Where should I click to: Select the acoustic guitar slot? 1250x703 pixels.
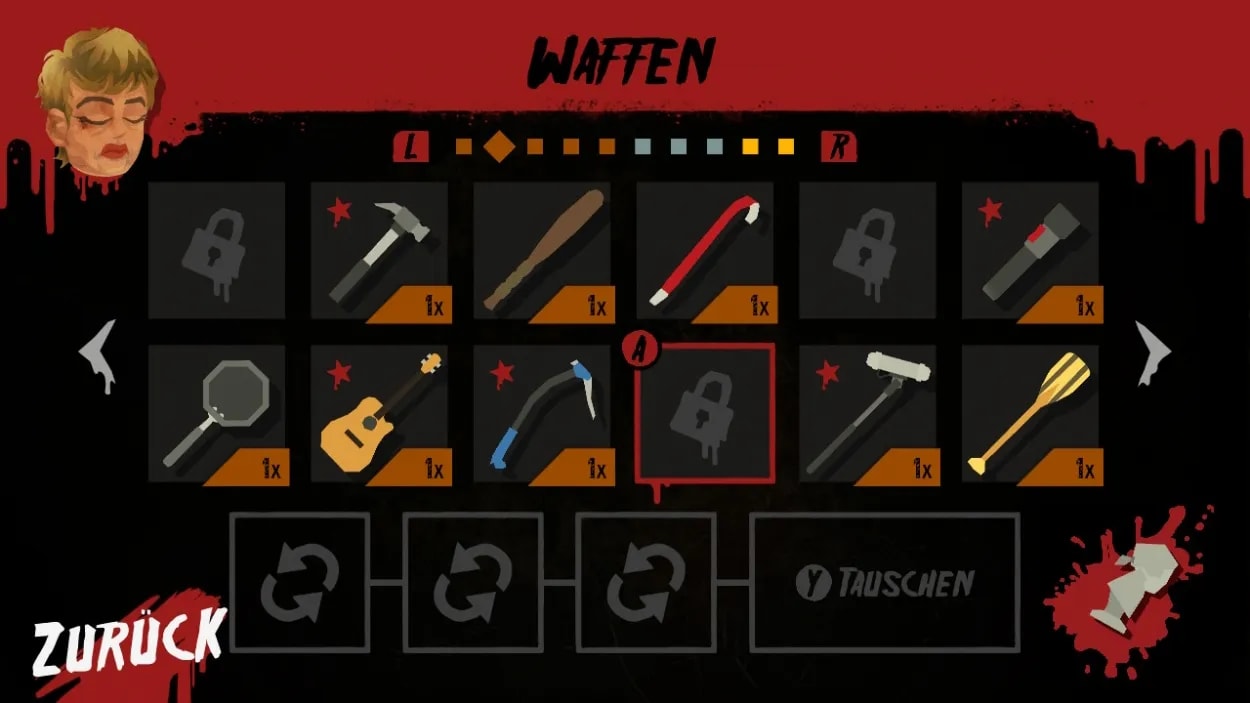(x=380, y=415)
